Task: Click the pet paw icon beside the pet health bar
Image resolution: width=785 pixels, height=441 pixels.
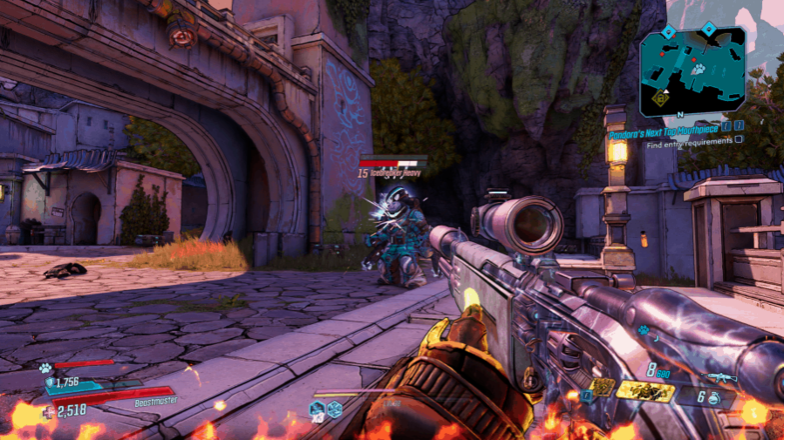Action: click(x=45, y=367)
